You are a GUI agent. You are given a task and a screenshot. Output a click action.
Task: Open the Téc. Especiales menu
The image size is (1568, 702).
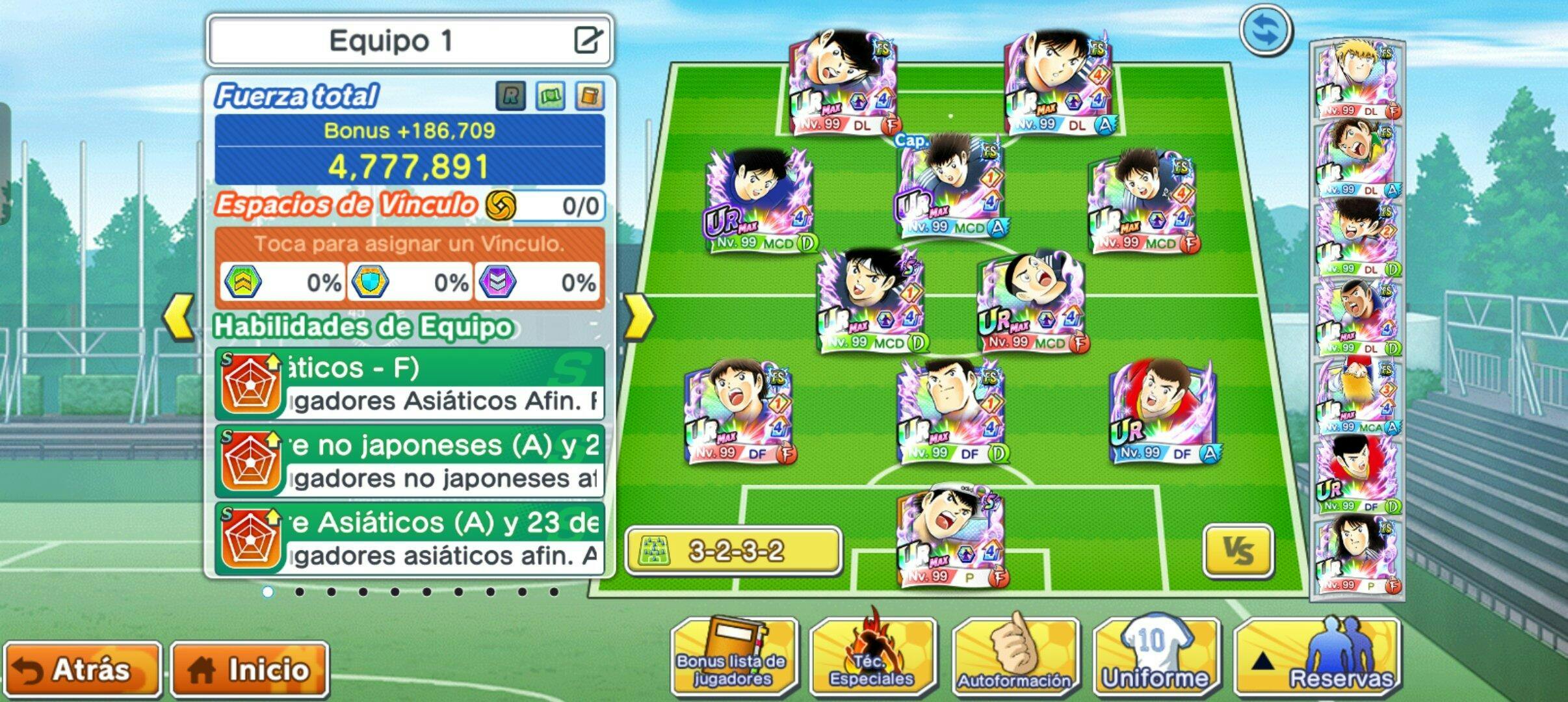tap(872, 656)
